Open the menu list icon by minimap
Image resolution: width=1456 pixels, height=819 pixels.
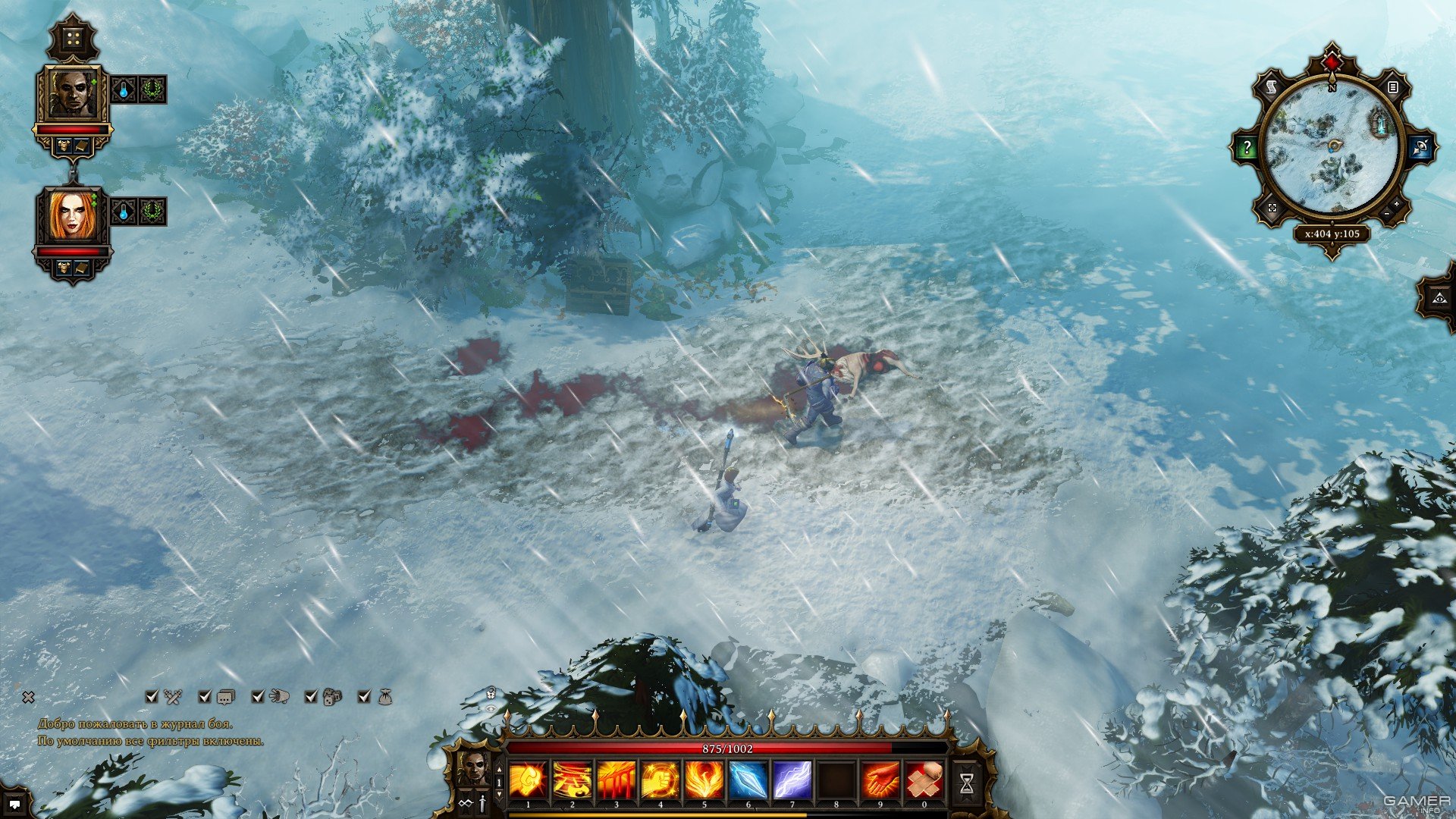pyautogui.click(x=1392, y=88)
